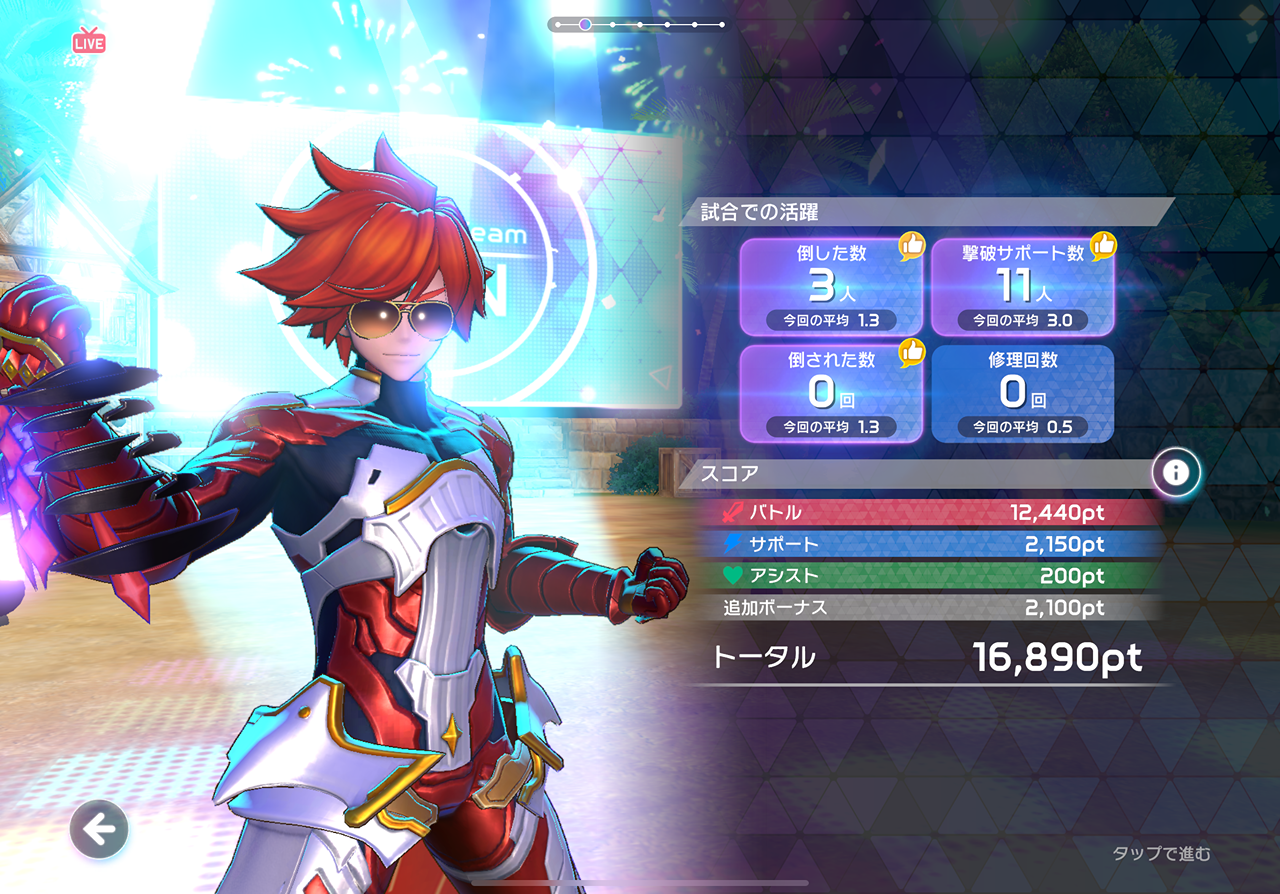Select the 修理回数 stat panel

click(1023, 393)
